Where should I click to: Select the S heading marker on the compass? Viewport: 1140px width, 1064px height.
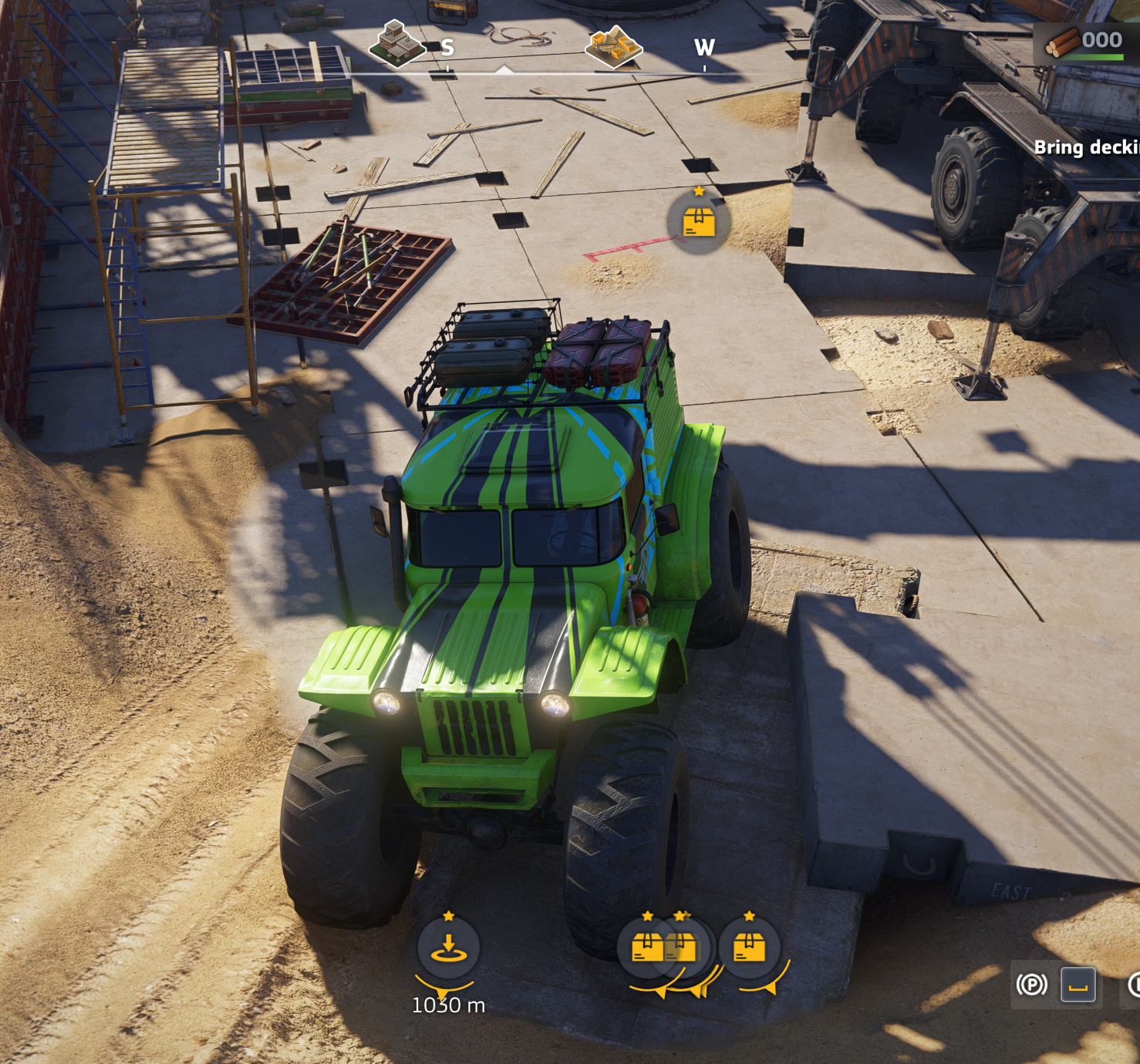pos(447,48)
